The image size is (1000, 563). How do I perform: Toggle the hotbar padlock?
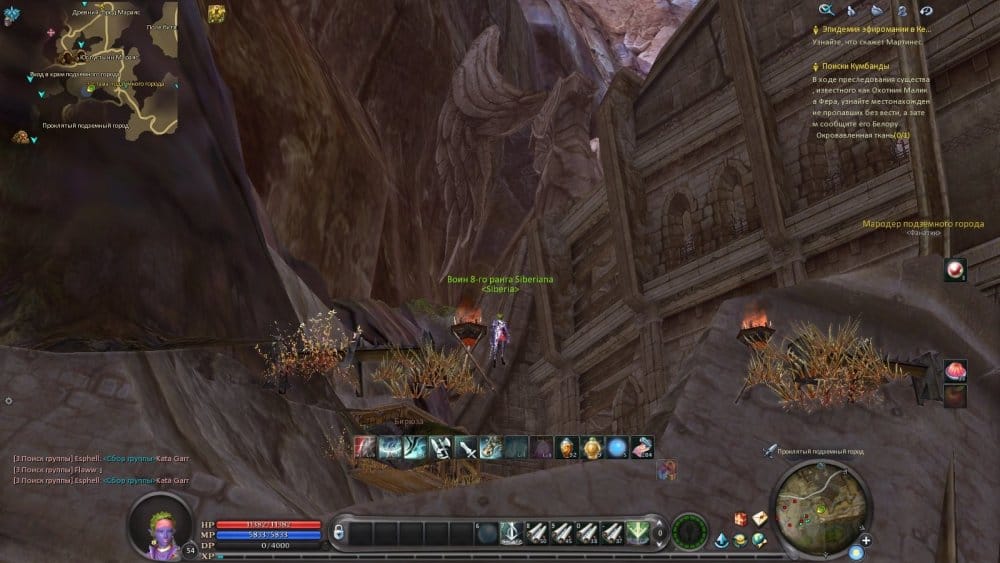(x=339, y=531)
